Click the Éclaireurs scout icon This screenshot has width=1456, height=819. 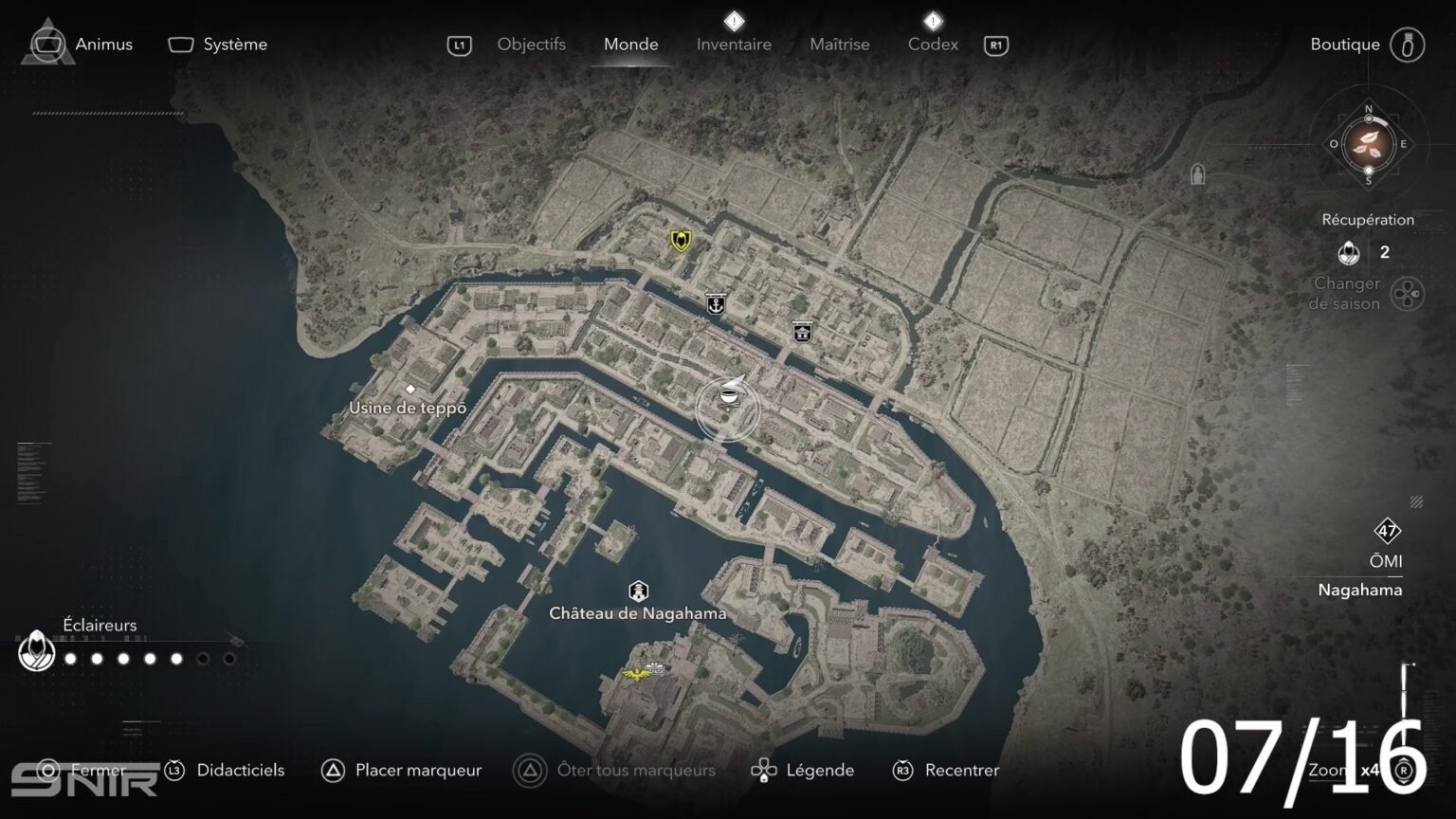click(36, 652)
